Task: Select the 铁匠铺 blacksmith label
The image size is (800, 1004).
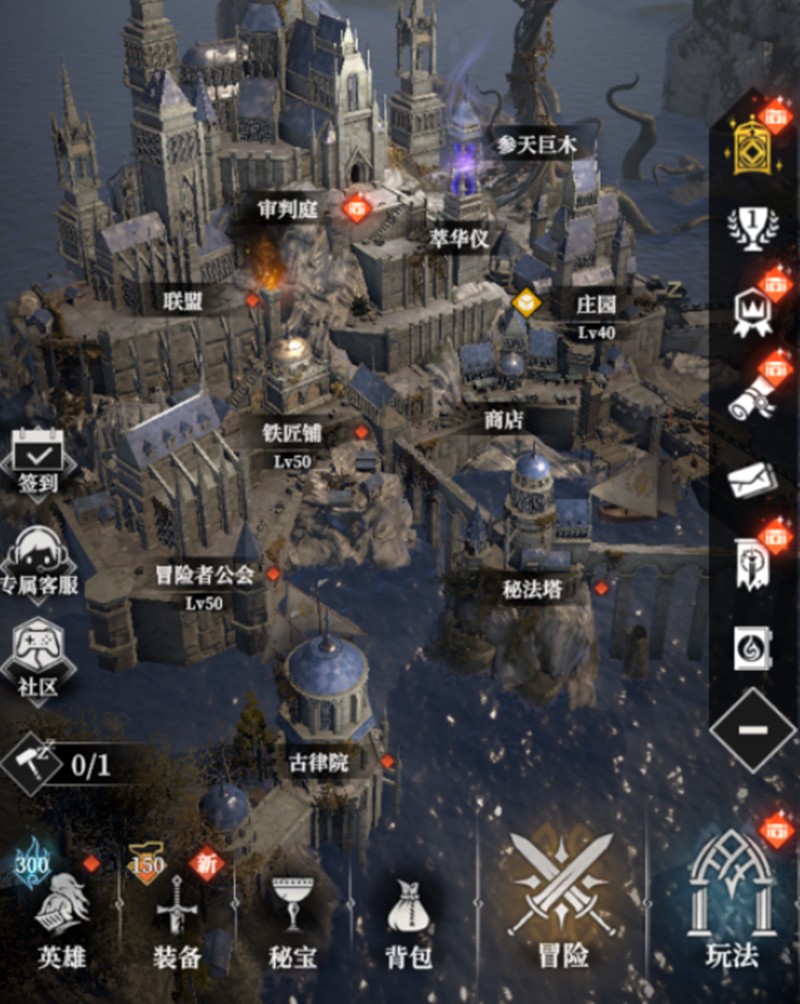Action: click(292, 433)
